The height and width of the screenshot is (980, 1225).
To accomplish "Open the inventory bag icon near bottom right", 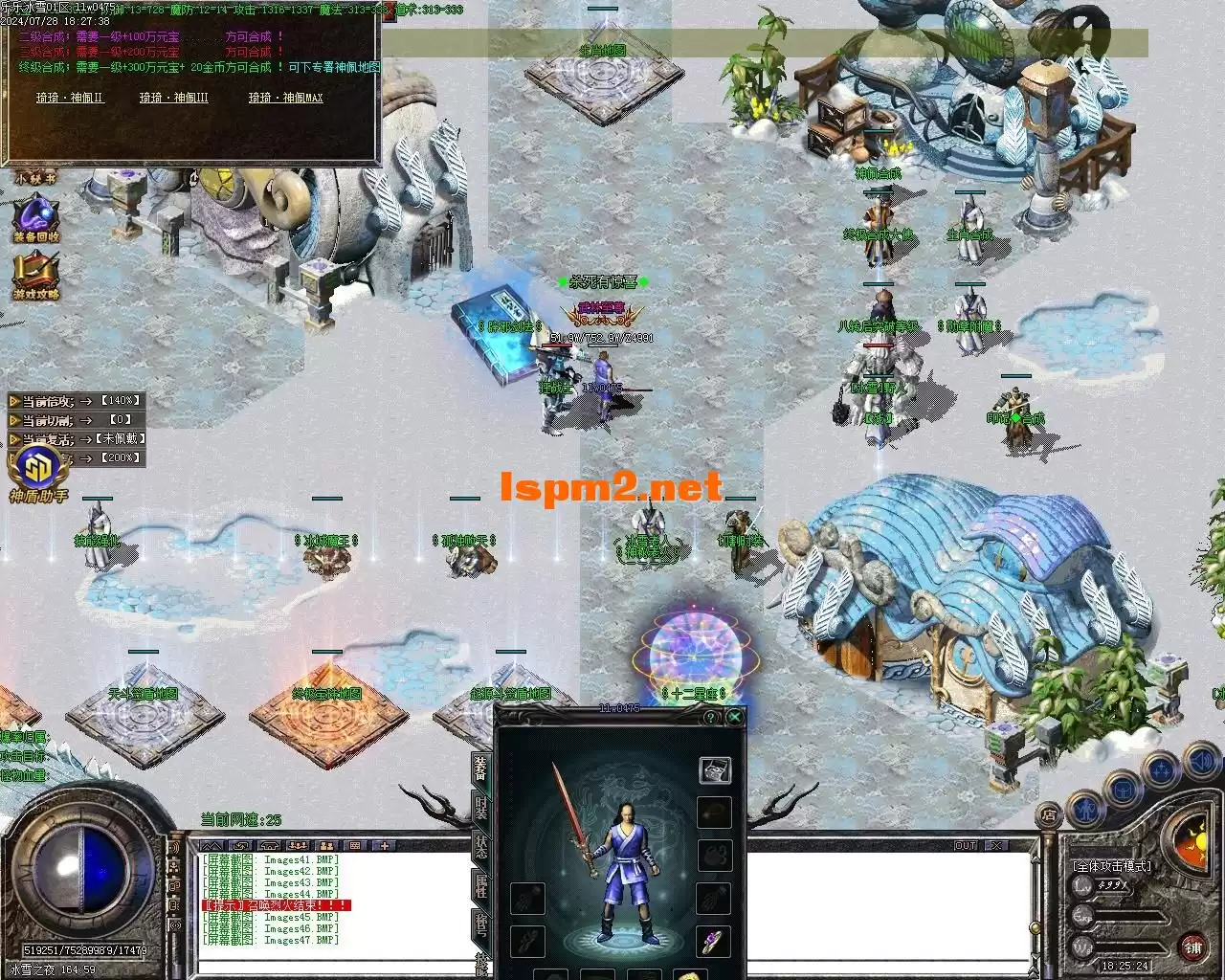I will point(1123,790).
